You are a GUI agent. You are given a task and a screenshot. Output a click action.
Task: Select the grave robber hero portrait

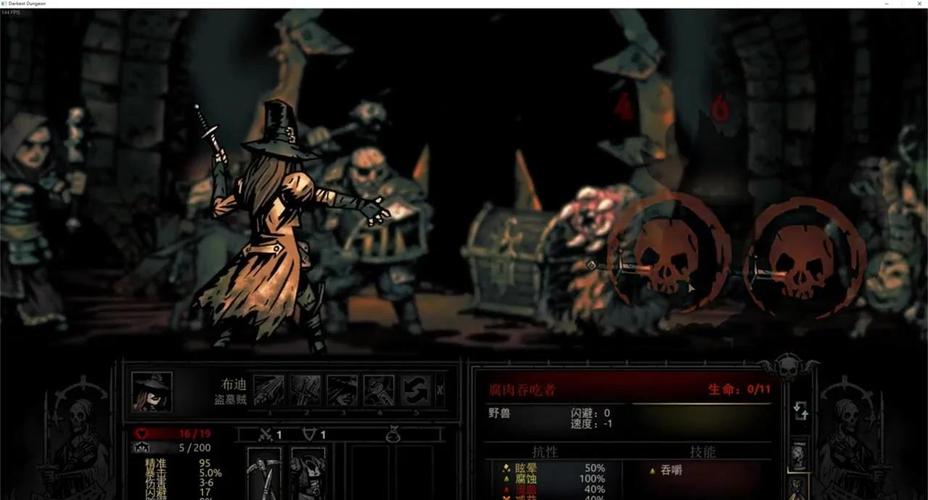pos(152,391)
